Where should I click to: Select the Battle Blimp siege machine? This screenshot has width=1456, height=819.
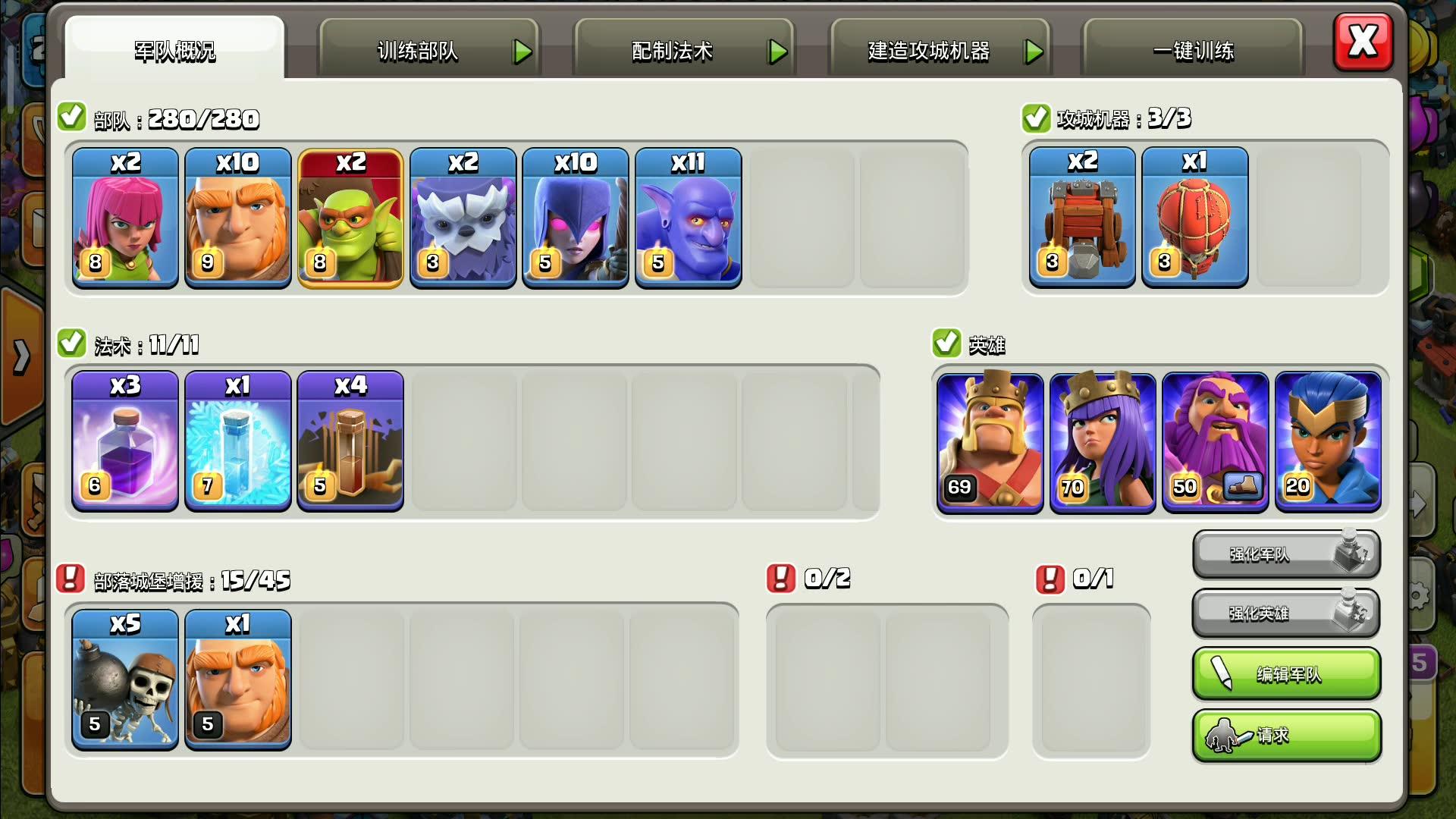coord(1194,218)
